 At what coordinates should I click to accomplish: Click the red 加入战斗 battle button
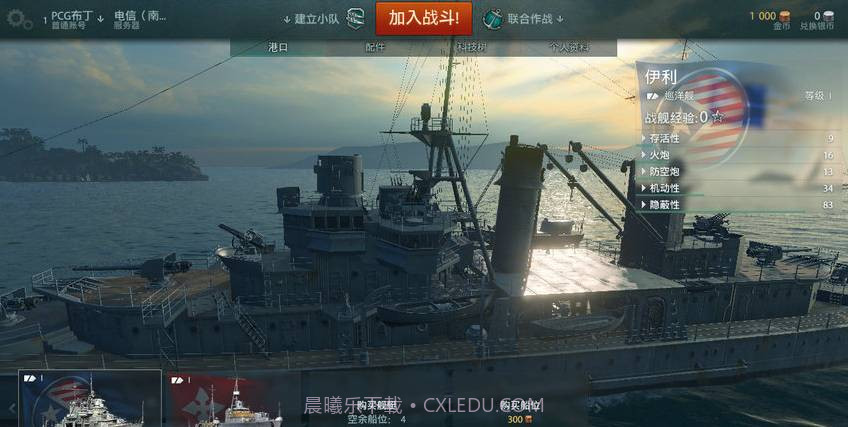tap(423, 18)
